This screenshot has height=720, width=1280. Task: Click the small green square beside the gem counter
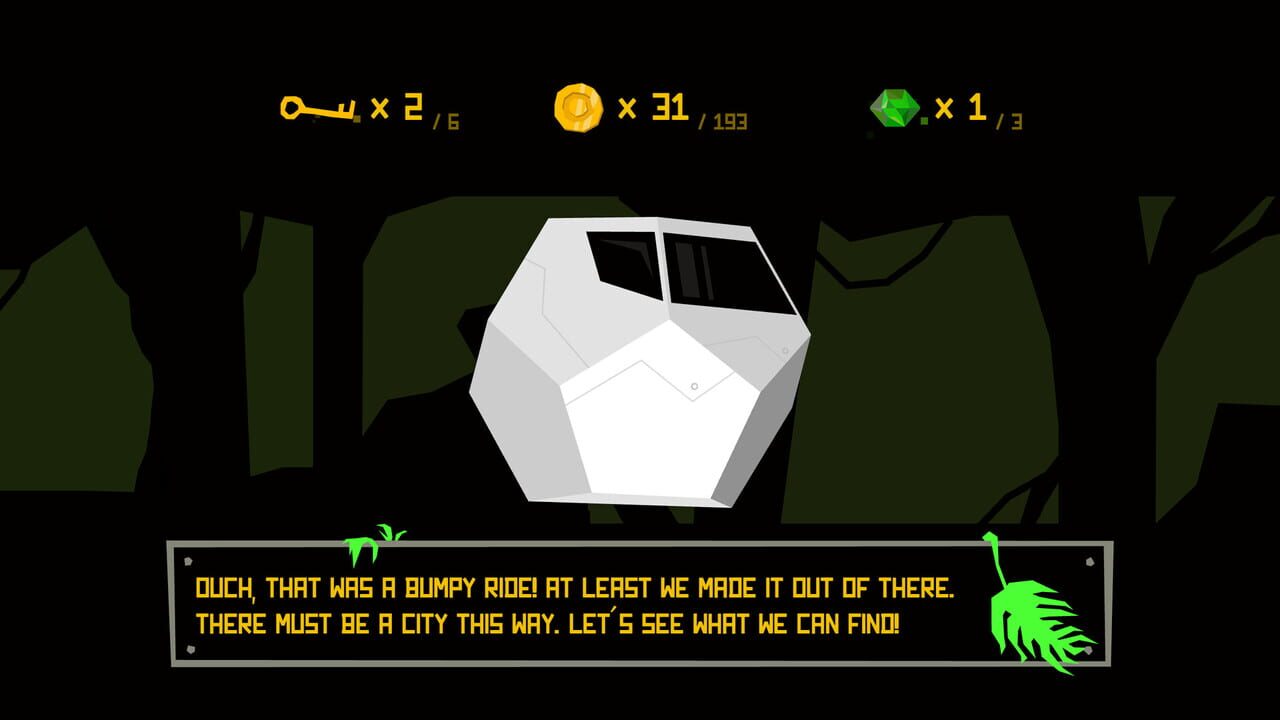point(926,120)
